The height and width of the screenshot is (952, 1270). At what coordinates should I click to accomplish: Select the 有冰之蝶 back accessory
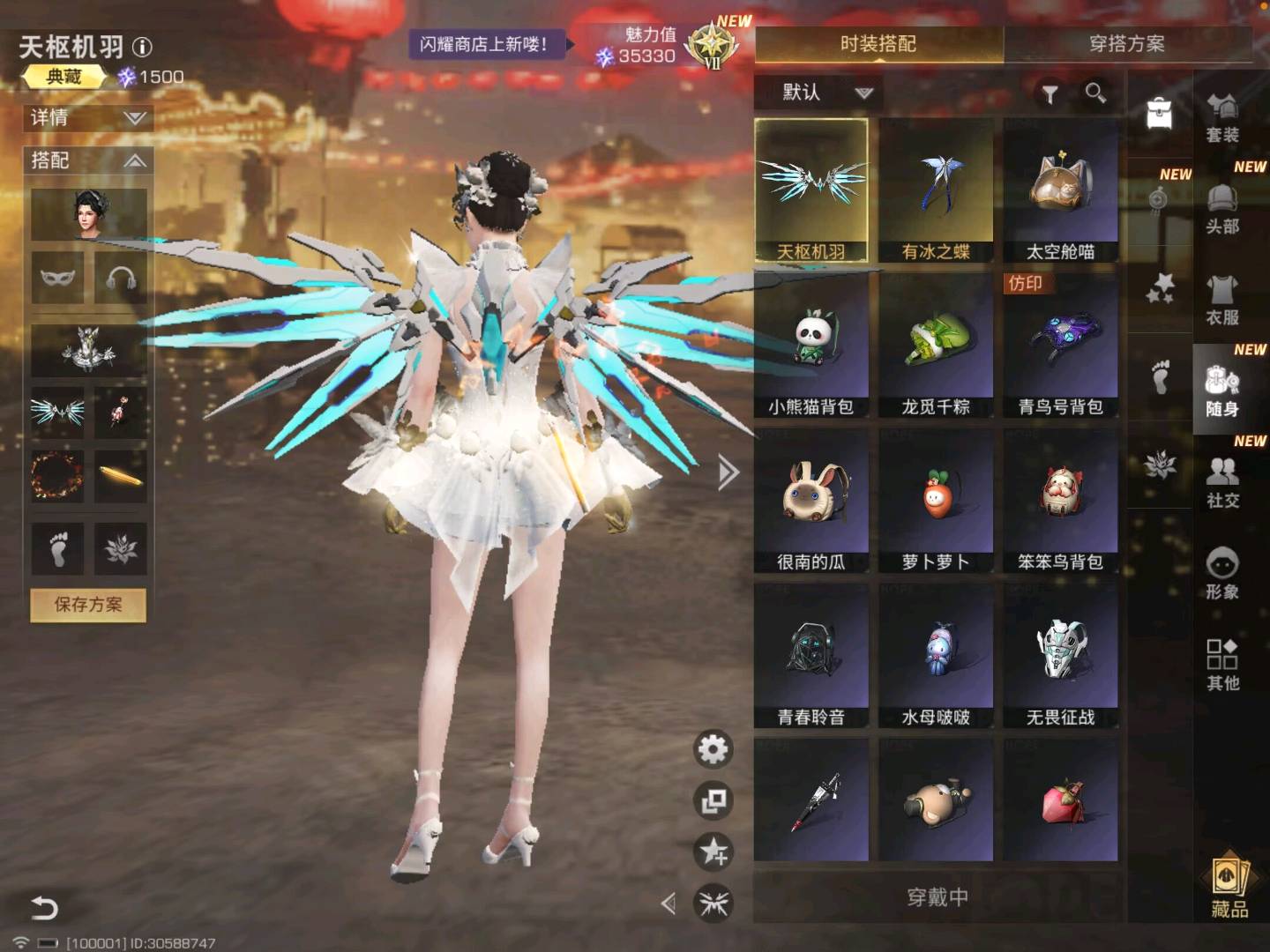point(936,191)
